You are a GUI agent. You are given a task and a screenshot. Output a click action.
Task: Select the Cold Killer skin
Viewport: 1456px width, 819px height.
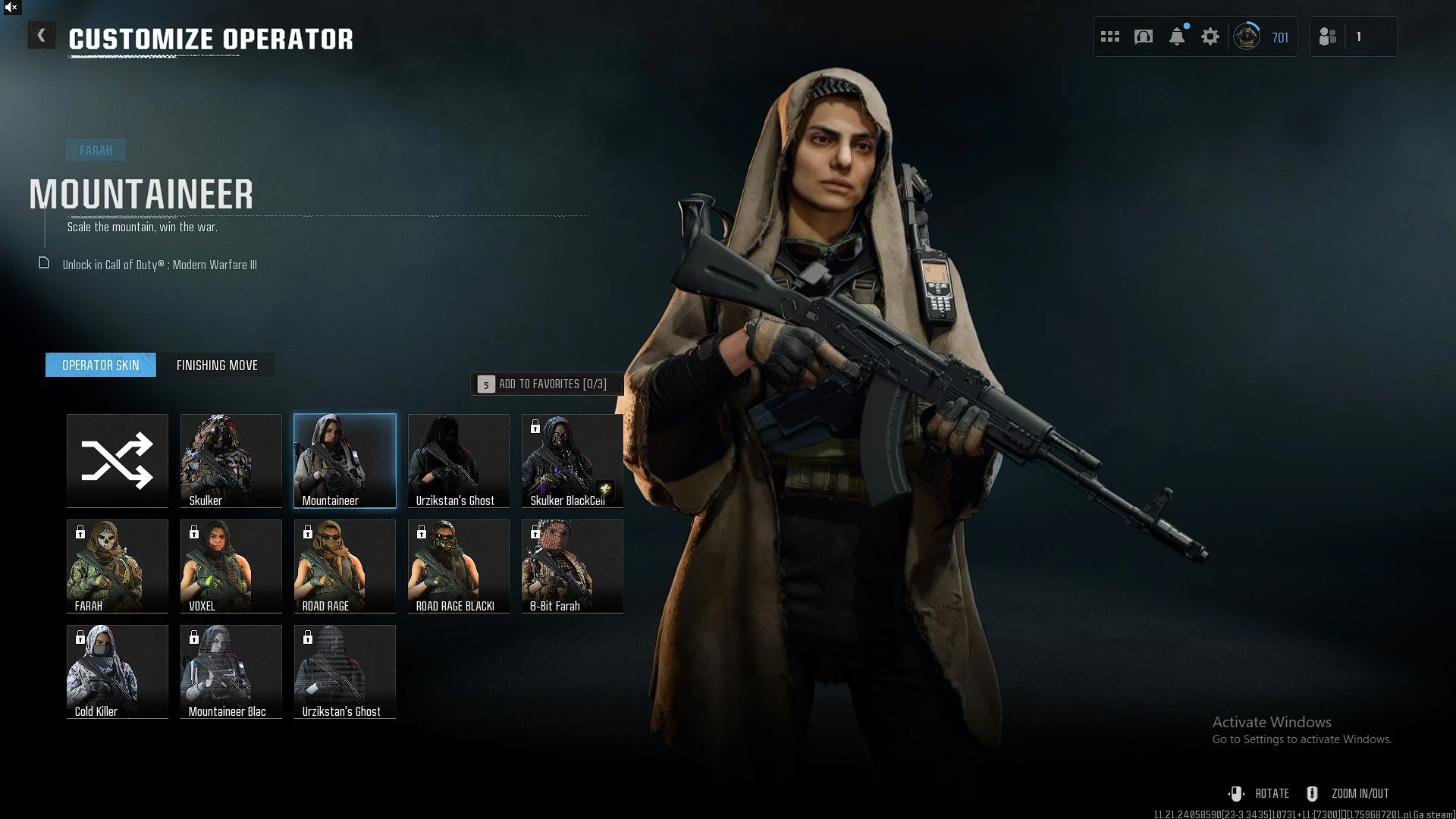pos(118,671)
